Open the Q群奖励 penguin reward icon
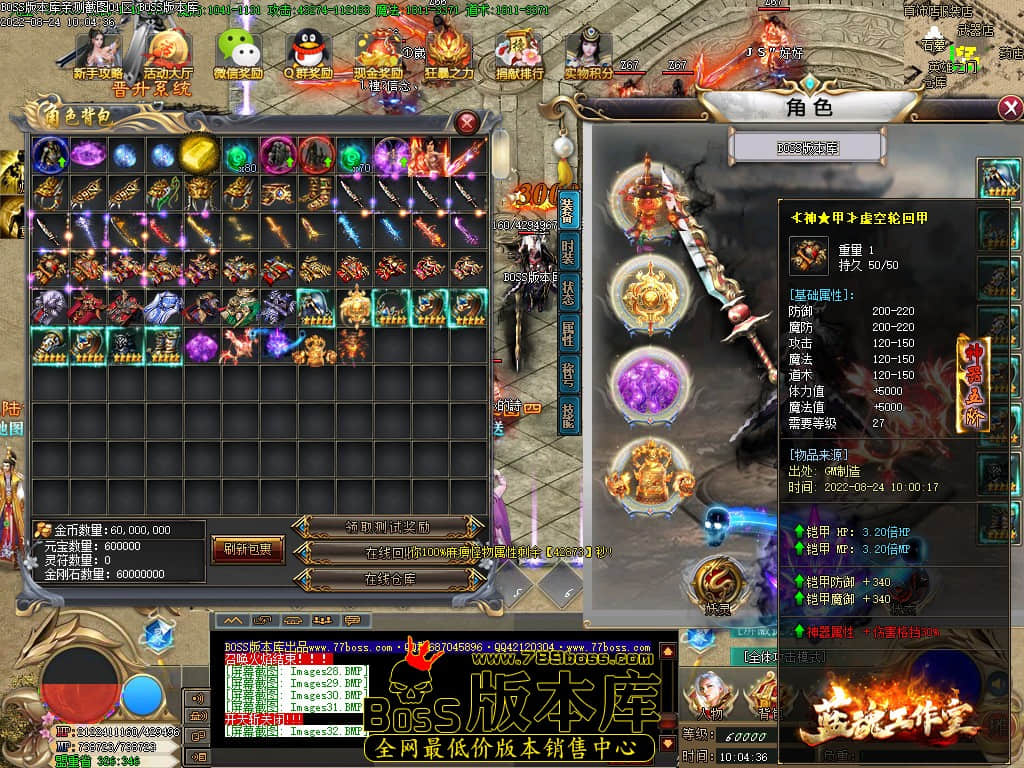The image size is (1024, 768). (x=308, y=54)
